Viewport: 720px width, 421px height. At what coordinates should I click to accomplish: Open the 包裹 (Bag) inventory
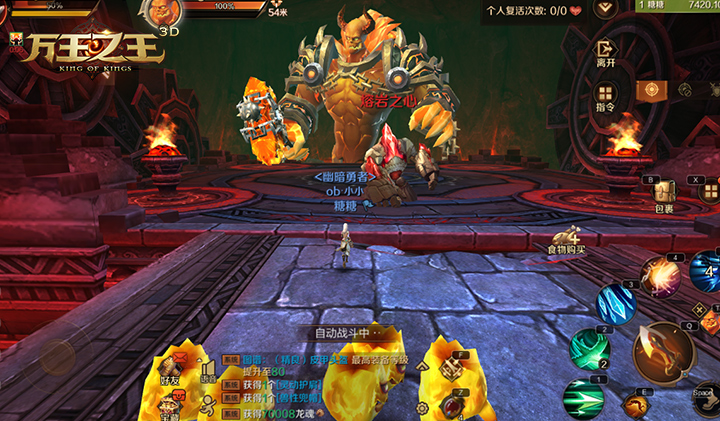tap(663, 196)
